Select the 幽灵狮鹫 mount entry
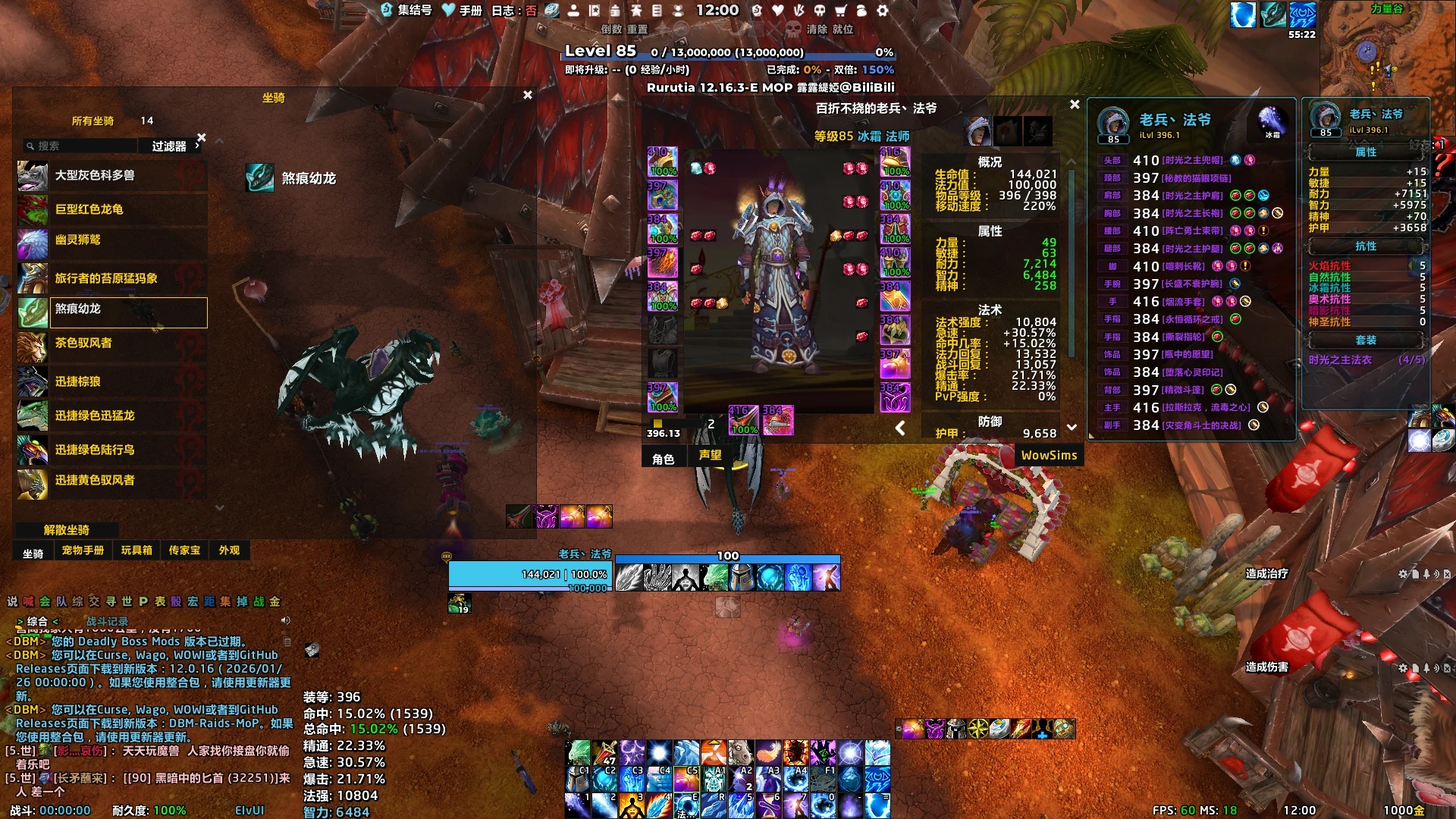This screenshot has width=1456, height=819. tap(111, 240)
